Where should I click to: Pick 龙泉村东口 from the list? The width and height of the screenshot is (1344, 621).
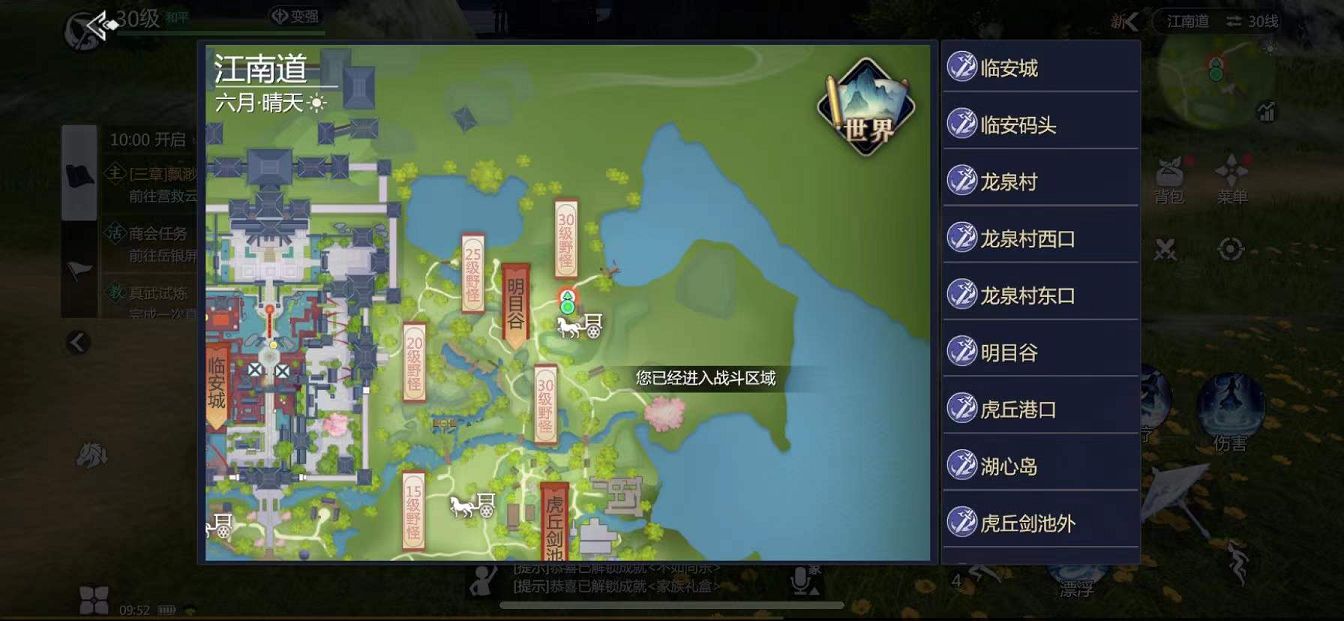(1040, 296)
